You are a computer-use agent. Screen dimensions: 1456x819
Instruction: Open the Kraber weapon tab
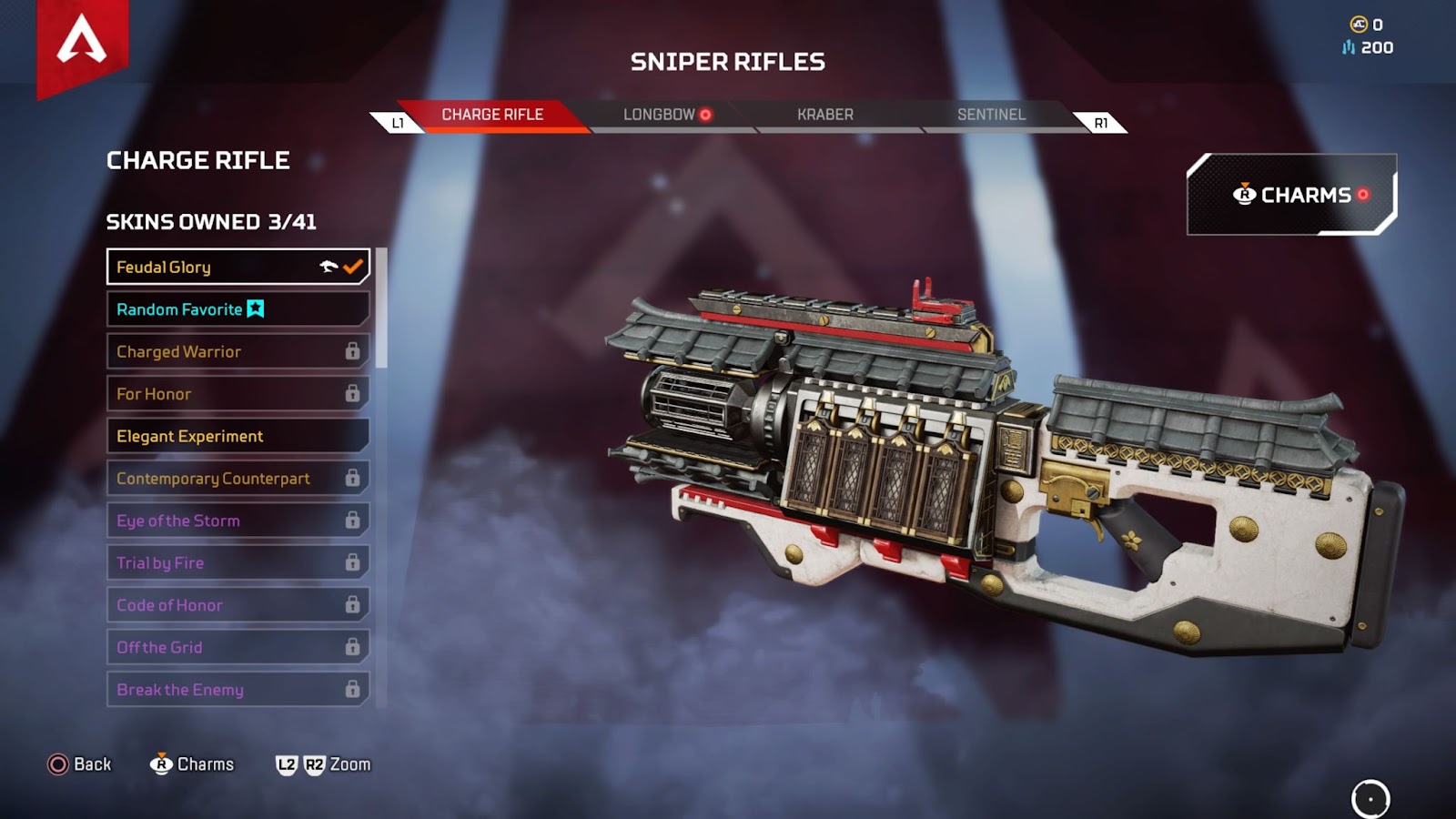(x=825, y=115)
